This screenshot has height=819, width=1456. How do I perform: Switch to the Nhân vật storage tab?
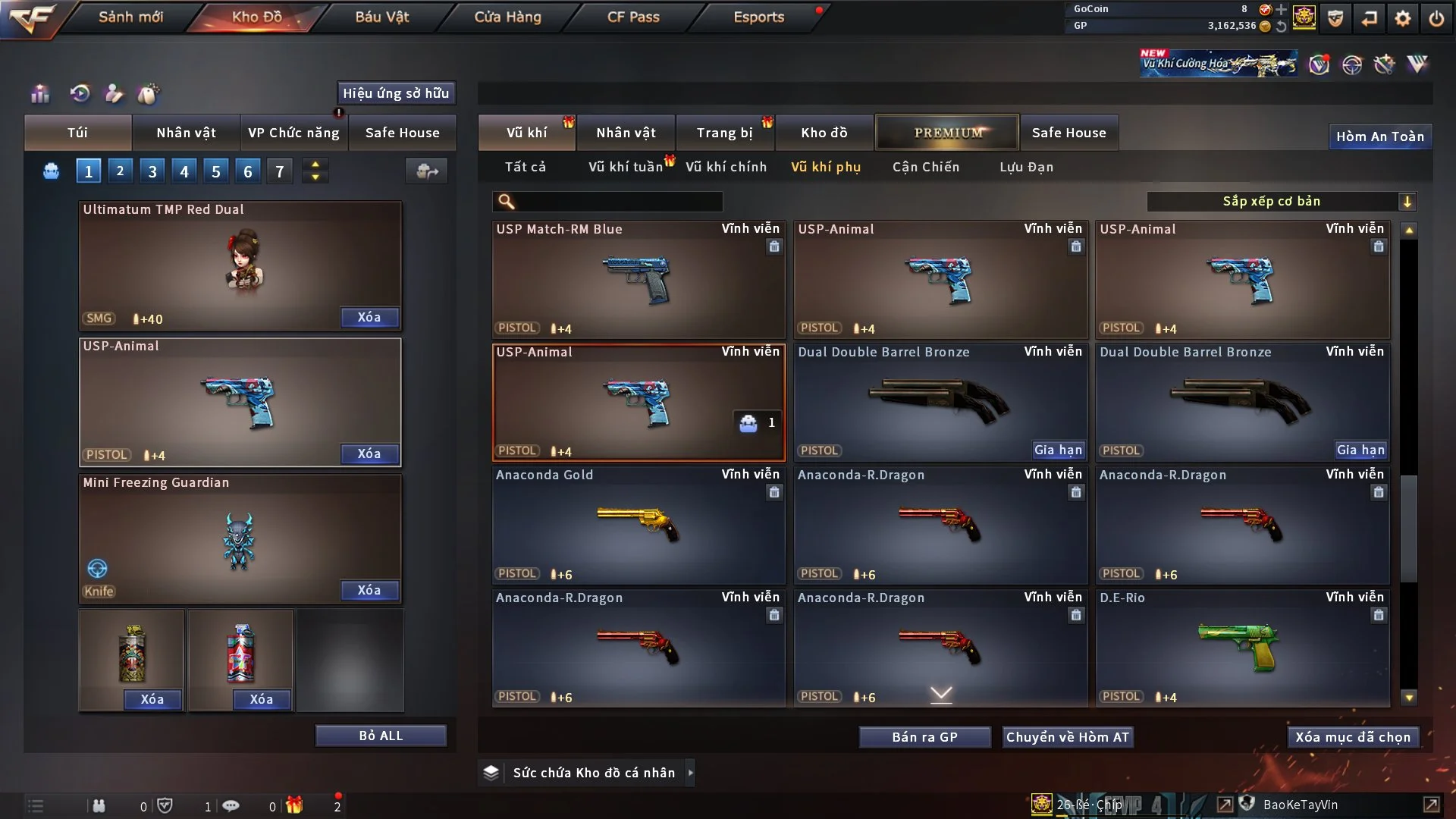click(626, 133)
